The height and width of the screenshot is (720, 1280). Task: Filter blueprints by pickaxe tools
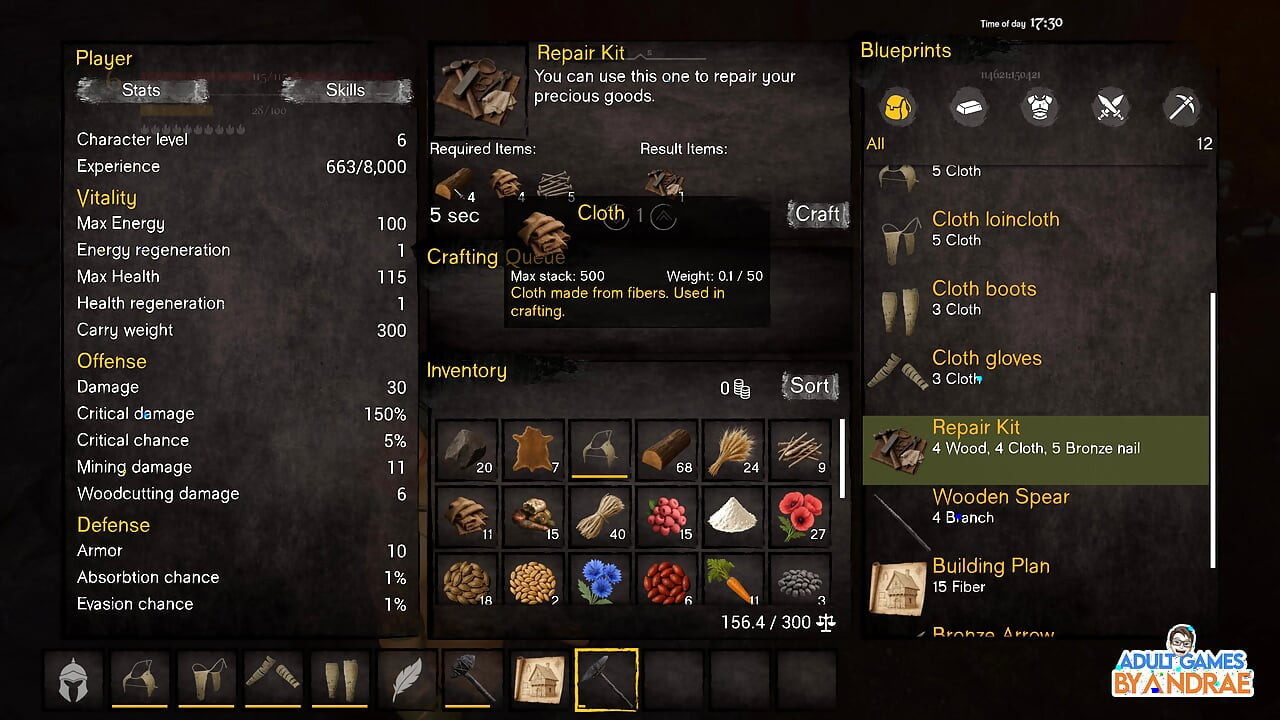click(x=1182, y=107)
